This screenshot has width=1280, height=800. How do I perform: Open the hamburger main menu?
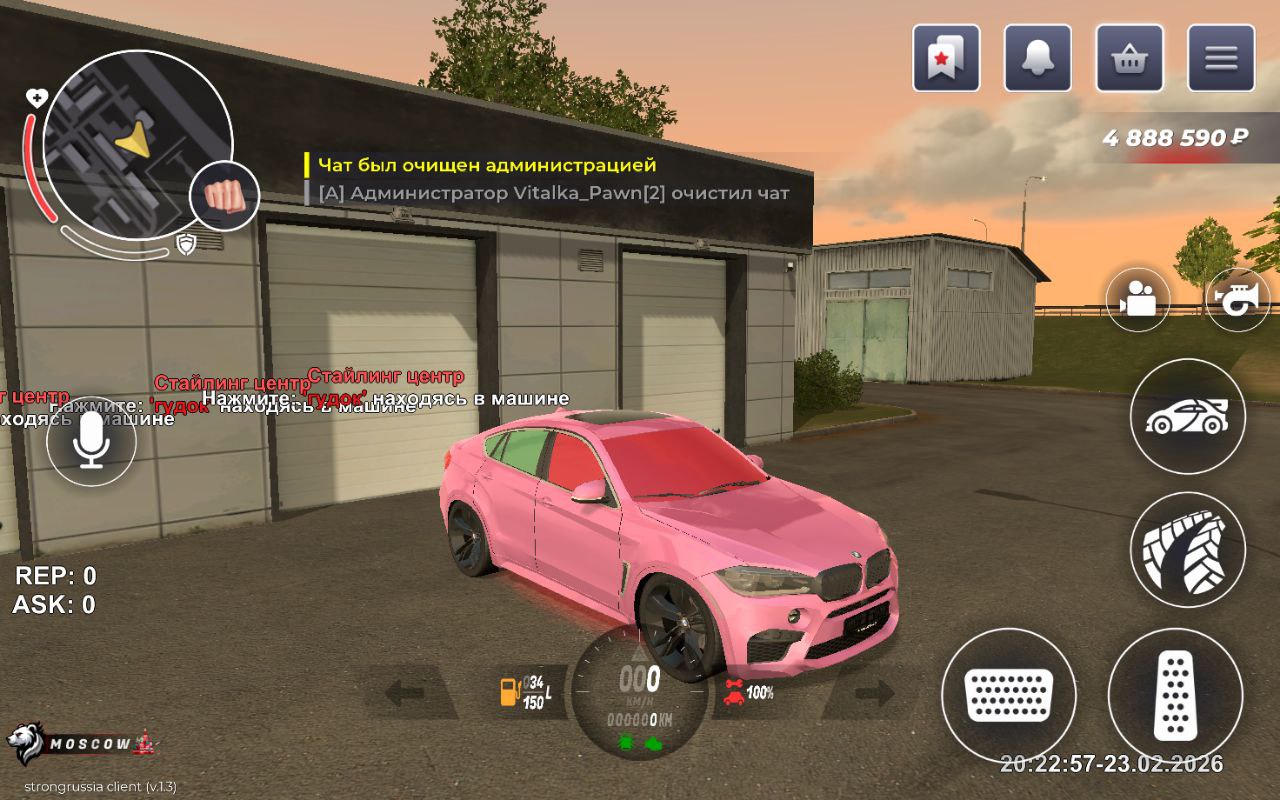pos(1221,58)
